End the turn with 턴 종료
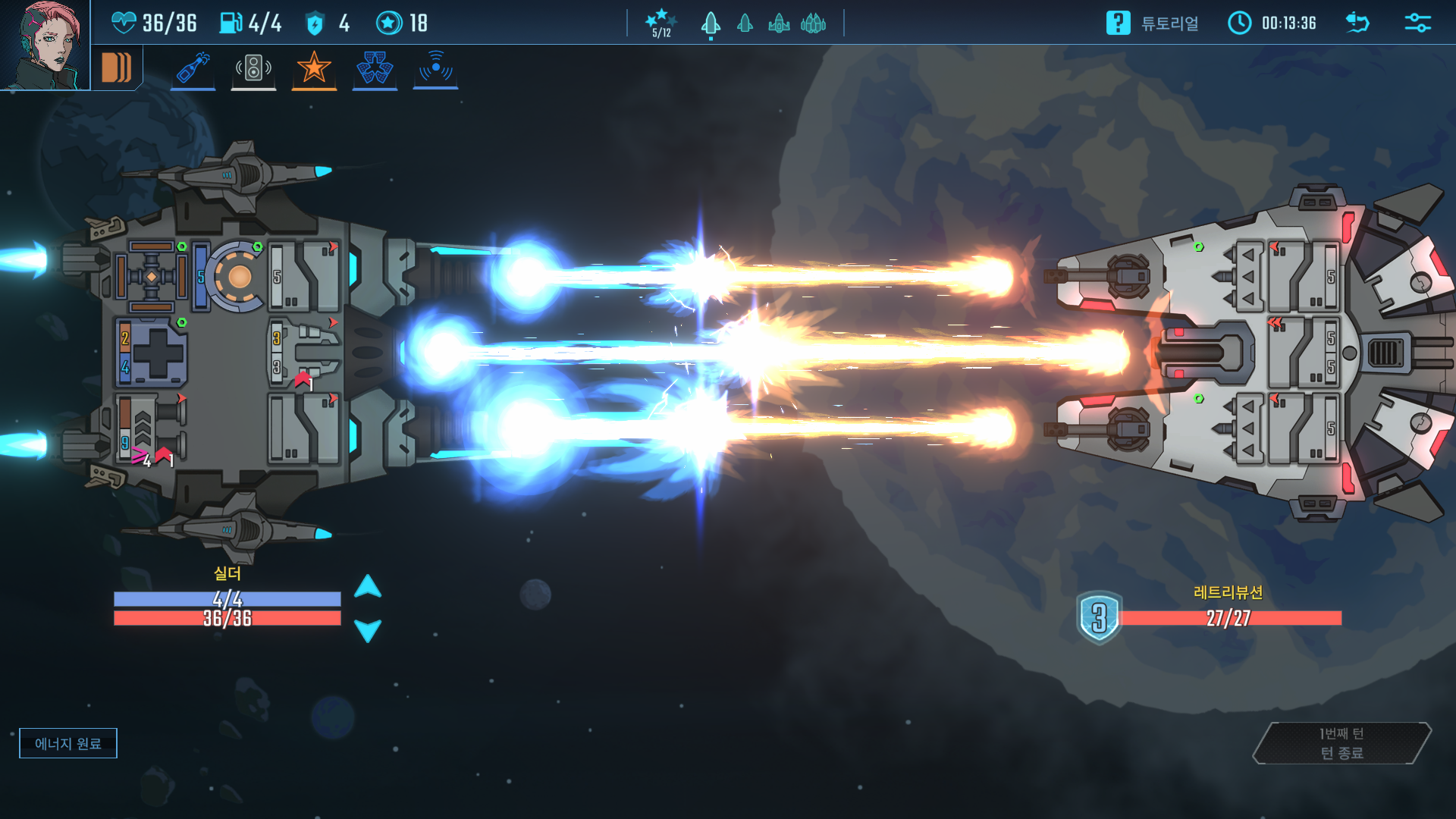This screenshot has height=819, width=1456. (x=1341, y=743)
